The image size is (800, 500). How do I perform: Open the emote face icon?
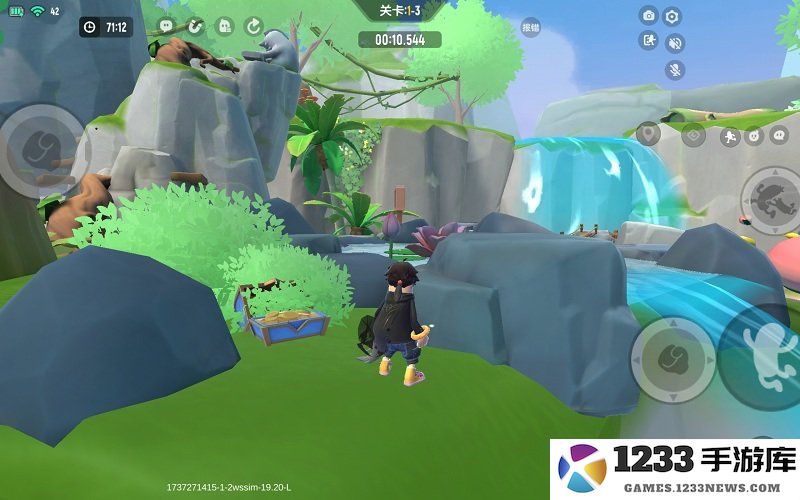pos(753,135)
